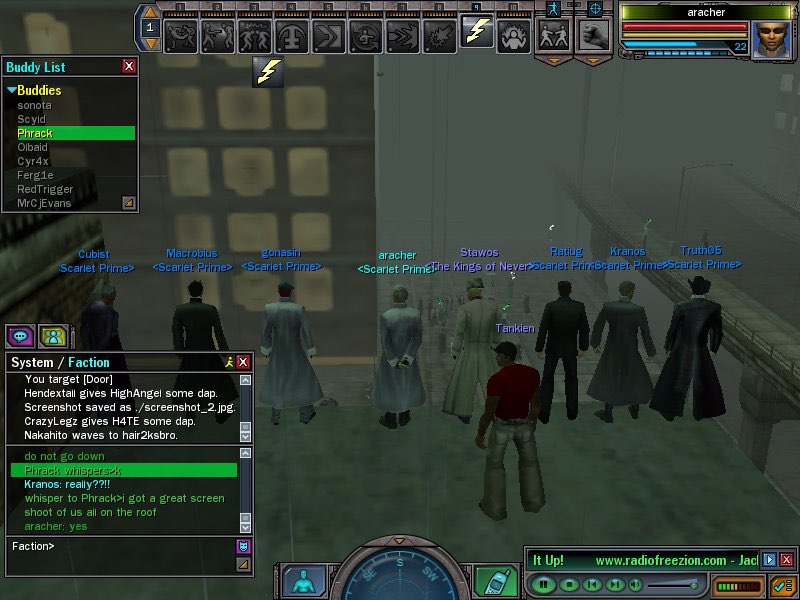Click the fist icon in the hotbar
Screen dimensions: 800x600
594,35
